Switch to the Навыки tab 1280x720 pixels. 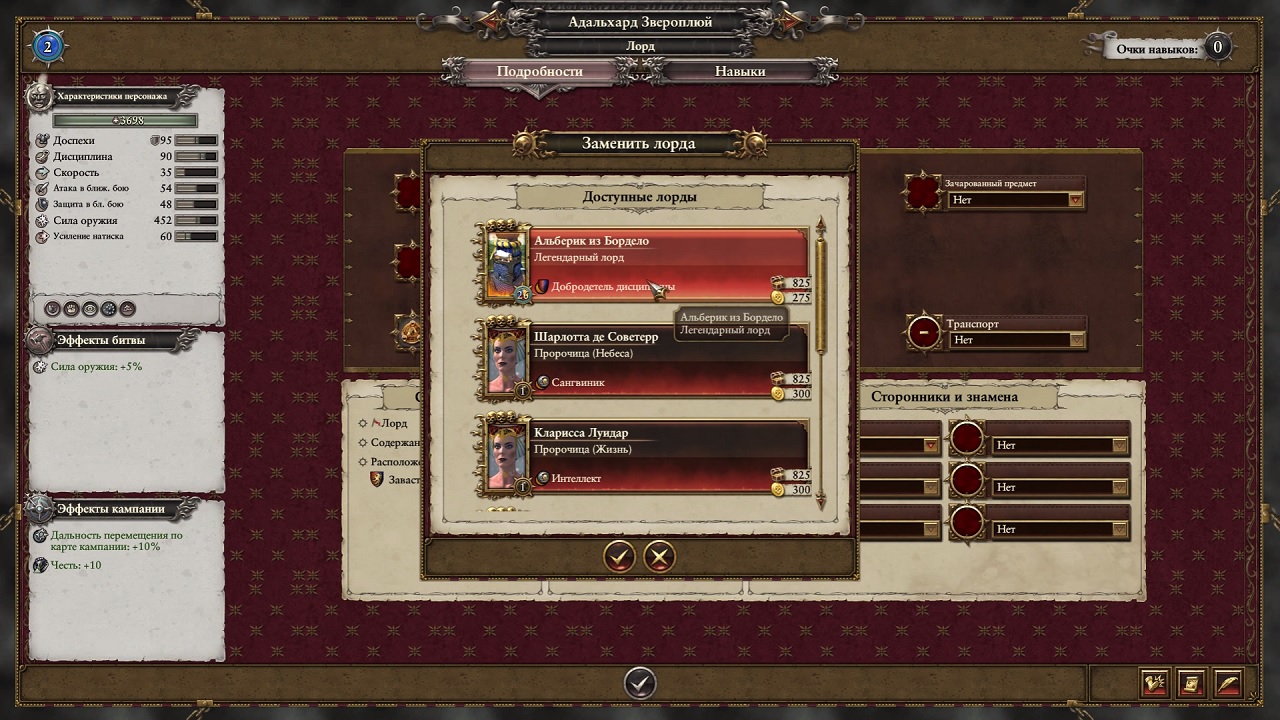click(x=740, y=71)
